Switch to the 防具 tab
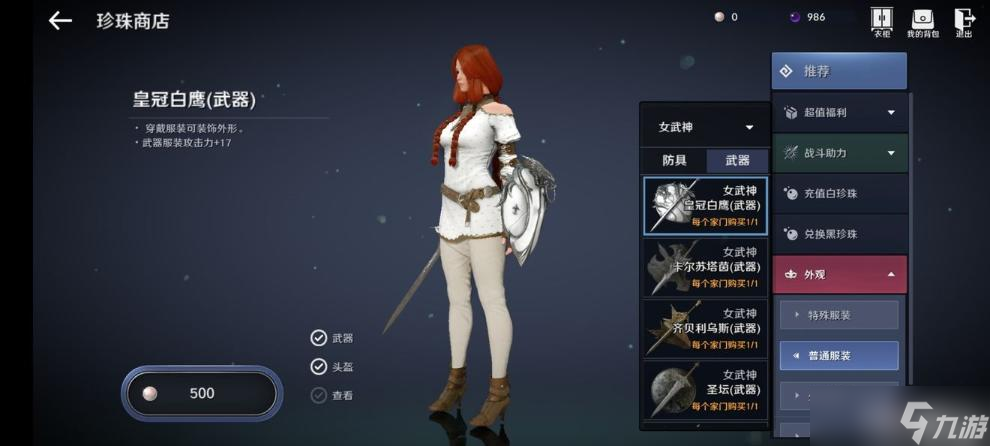This screenshot has height=446, width=990. click(x=674, y=160)
